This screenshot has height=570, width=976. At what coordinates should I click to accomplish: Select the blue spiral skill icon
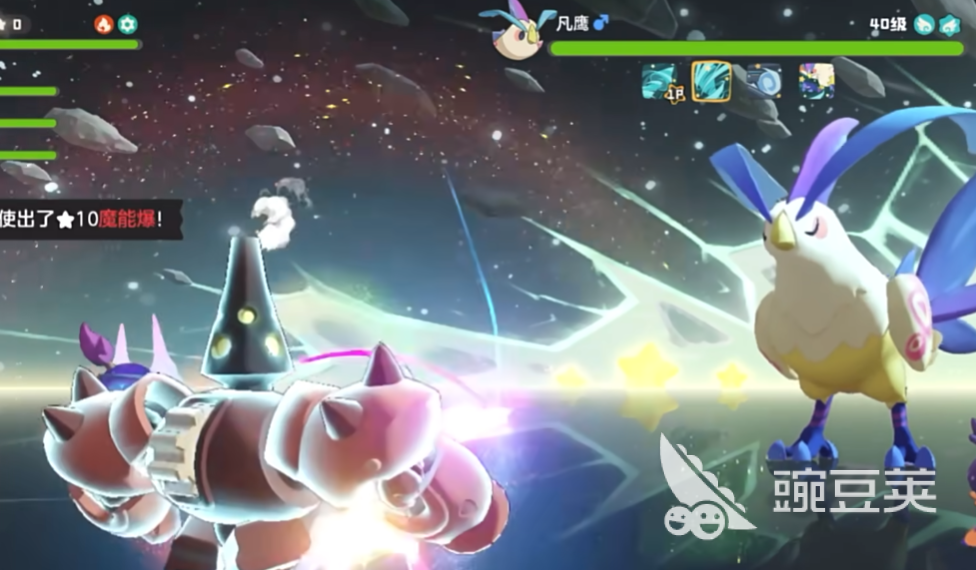[764, 81]
